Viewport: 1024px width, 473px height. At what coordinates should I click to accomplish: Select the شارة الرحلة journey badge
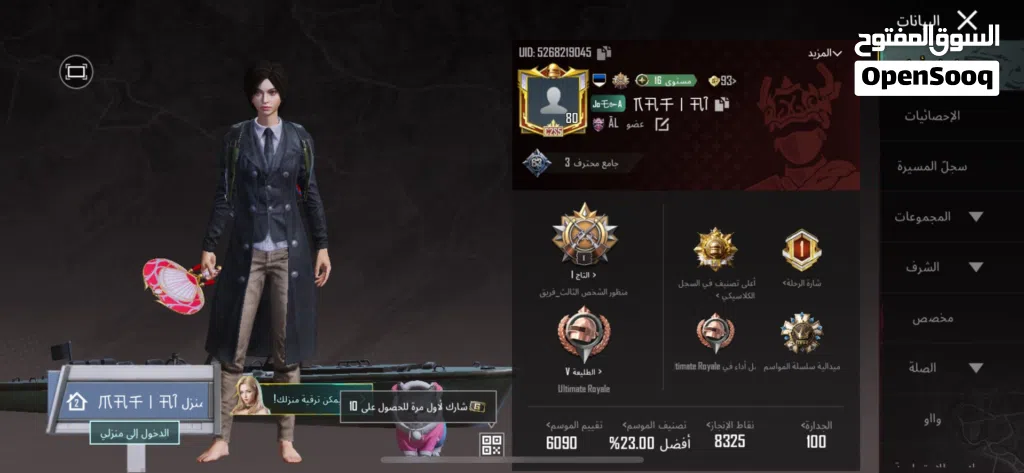pyautogui.click(x=801, y=253)
